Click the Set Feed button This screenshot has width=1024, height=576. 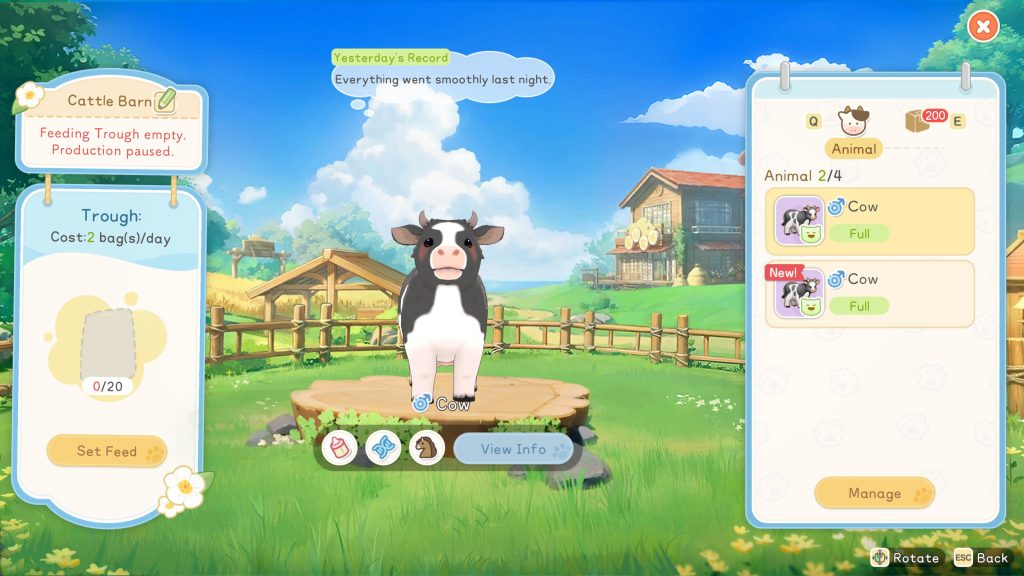pos(107,451)
